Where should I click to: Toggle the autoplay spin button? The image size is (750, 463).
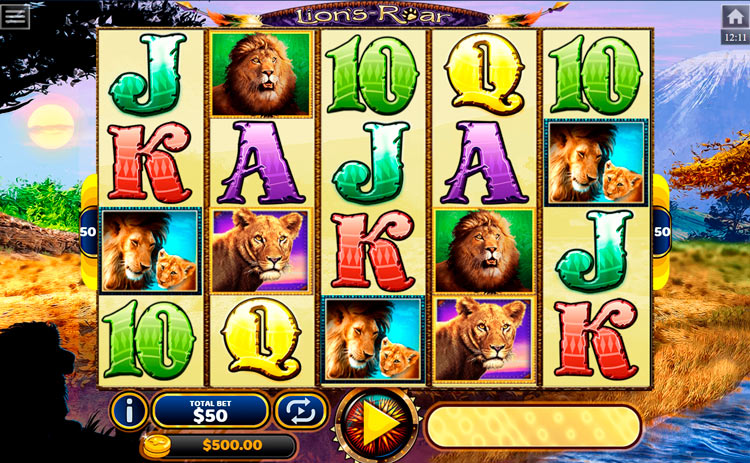[294, 410]
